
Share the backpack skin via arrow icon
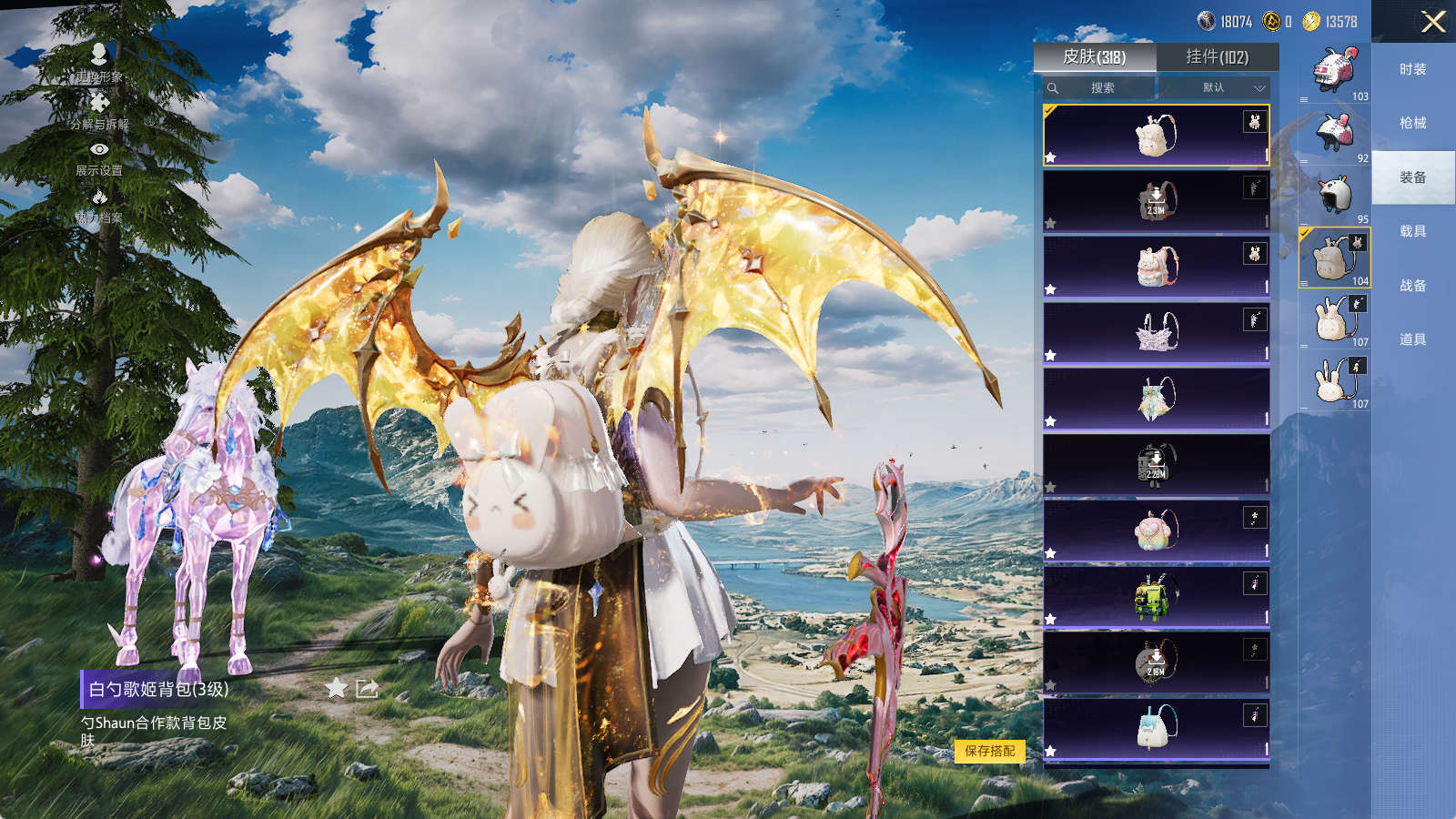point(368,688)
